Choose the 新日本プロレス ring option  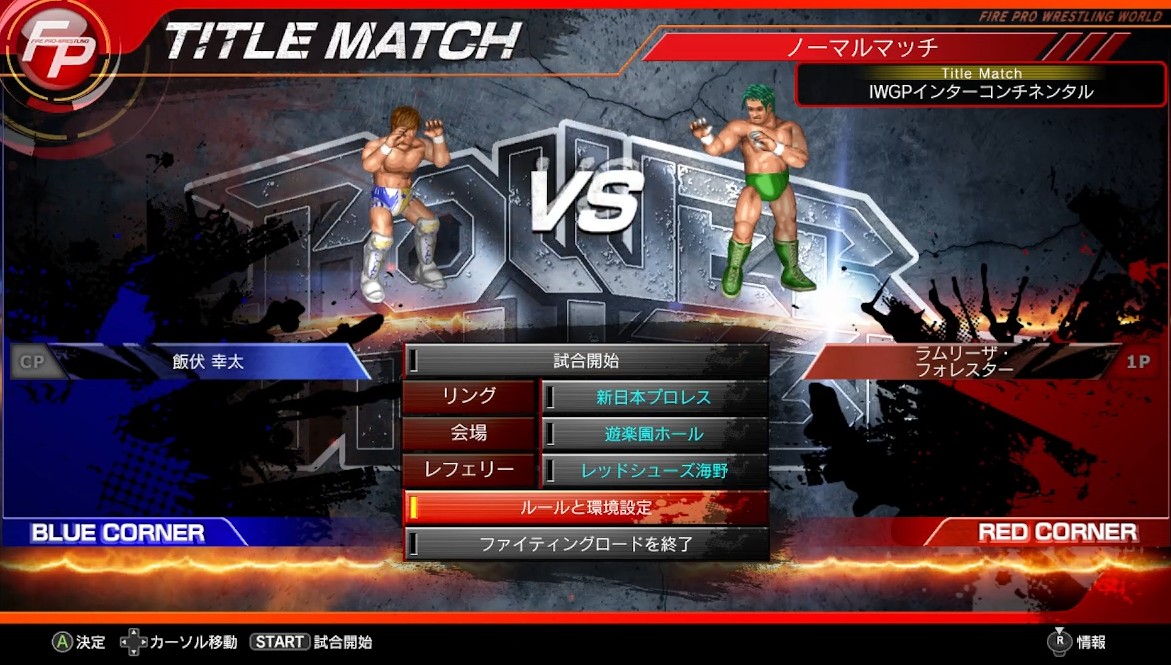654,397
